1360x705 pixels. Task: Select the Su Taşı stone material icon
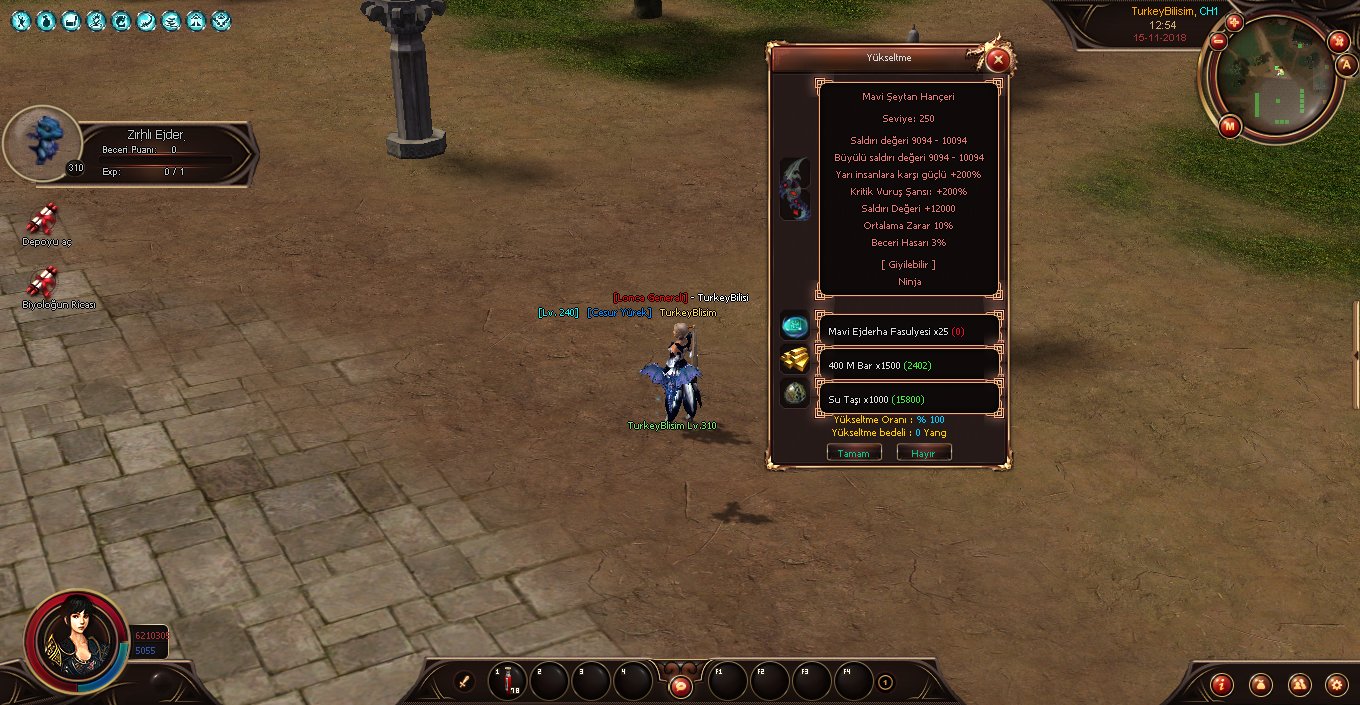pos(795,393)
